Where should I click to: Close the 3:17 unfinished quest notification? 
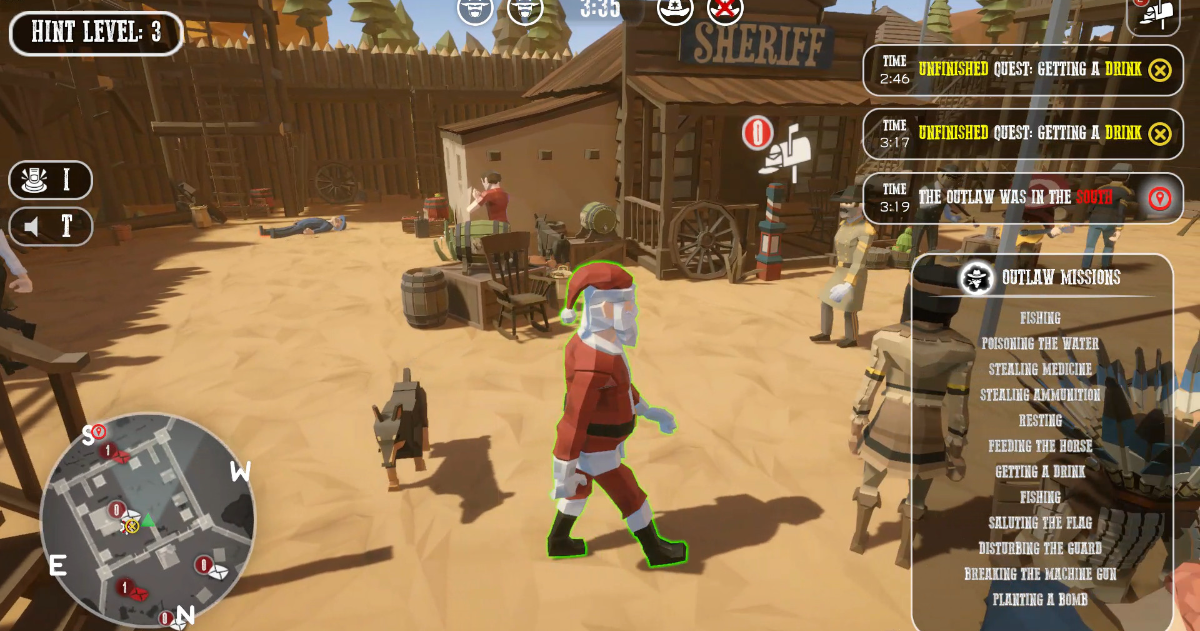(1159, 133)
